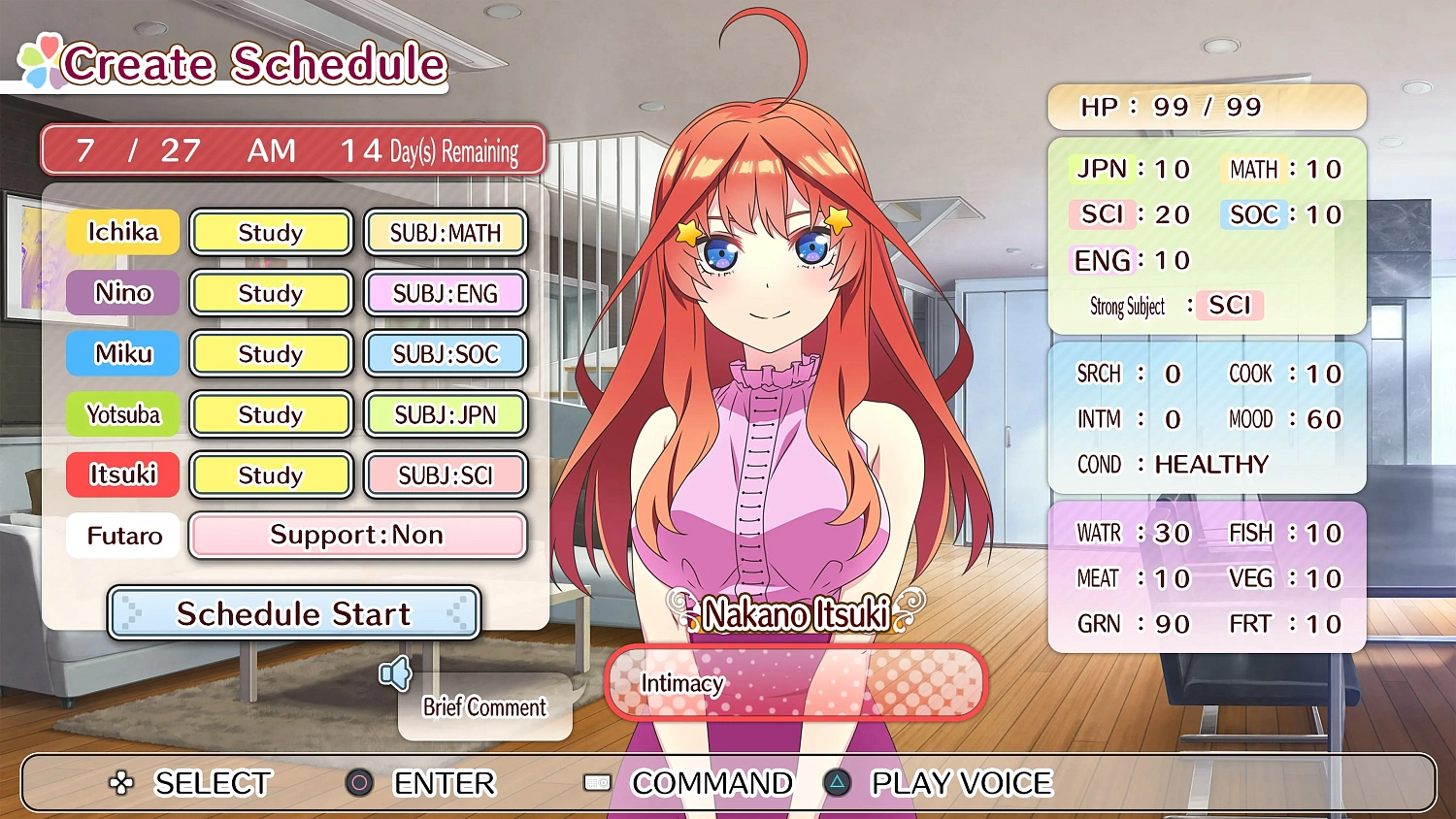This screenshot has width=1456, height=819.
Task: Click the circle ENTER icon
Action: (x=359, y=783)
